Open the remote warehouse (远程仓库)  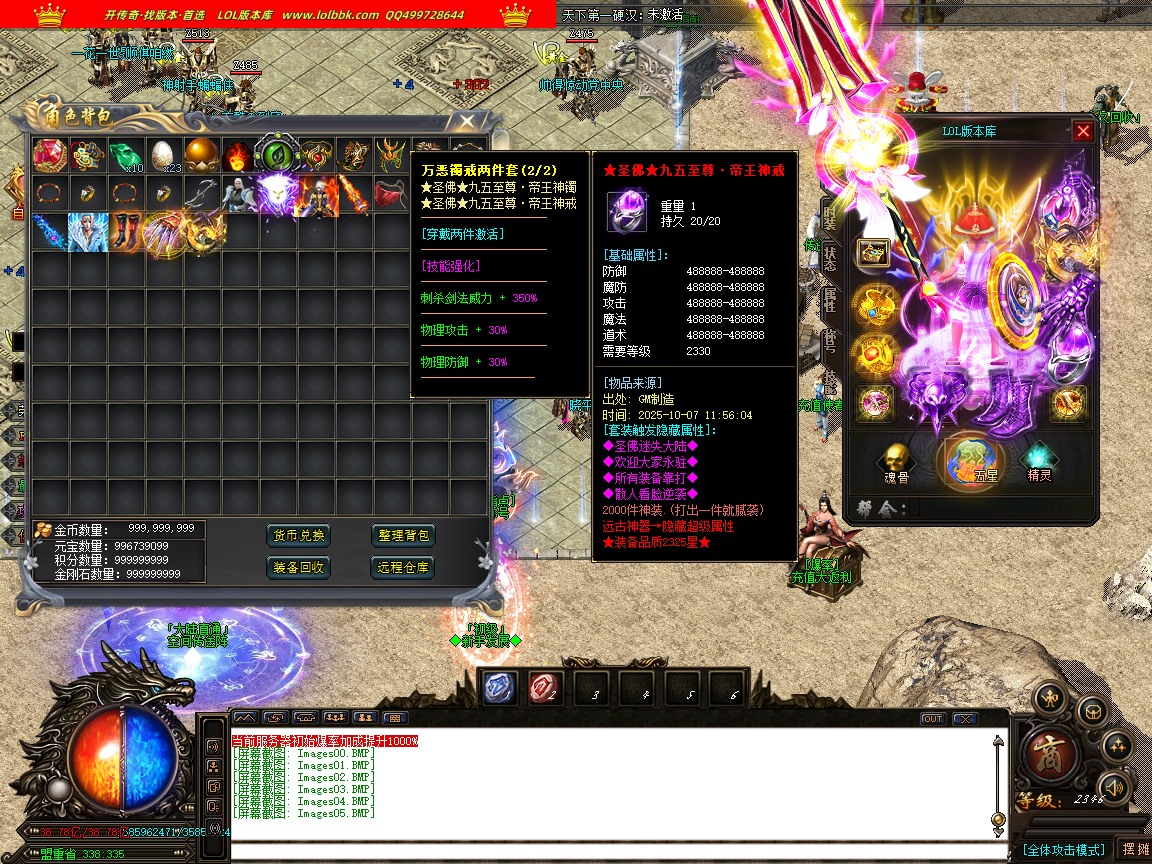click(x=405, y=567)
